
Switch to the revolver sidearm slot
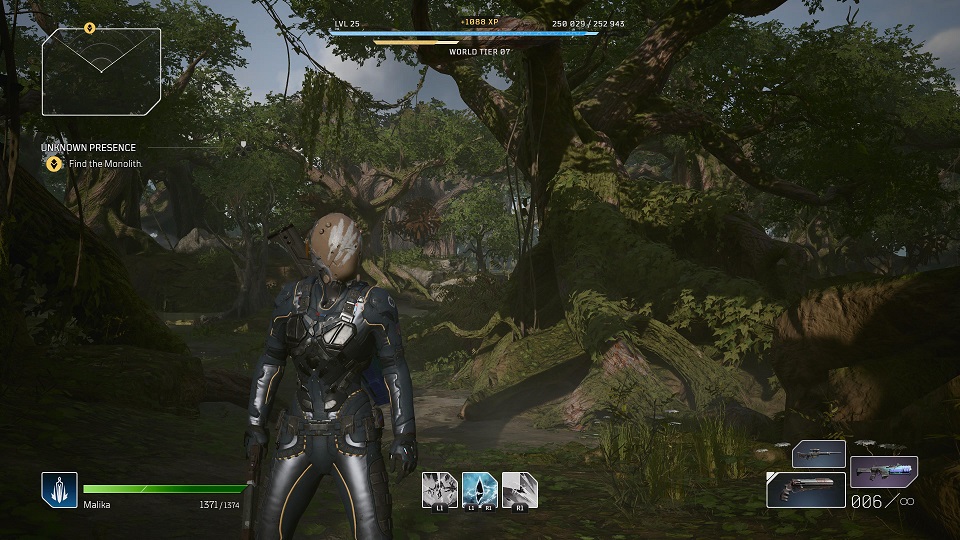coord(806,489)
